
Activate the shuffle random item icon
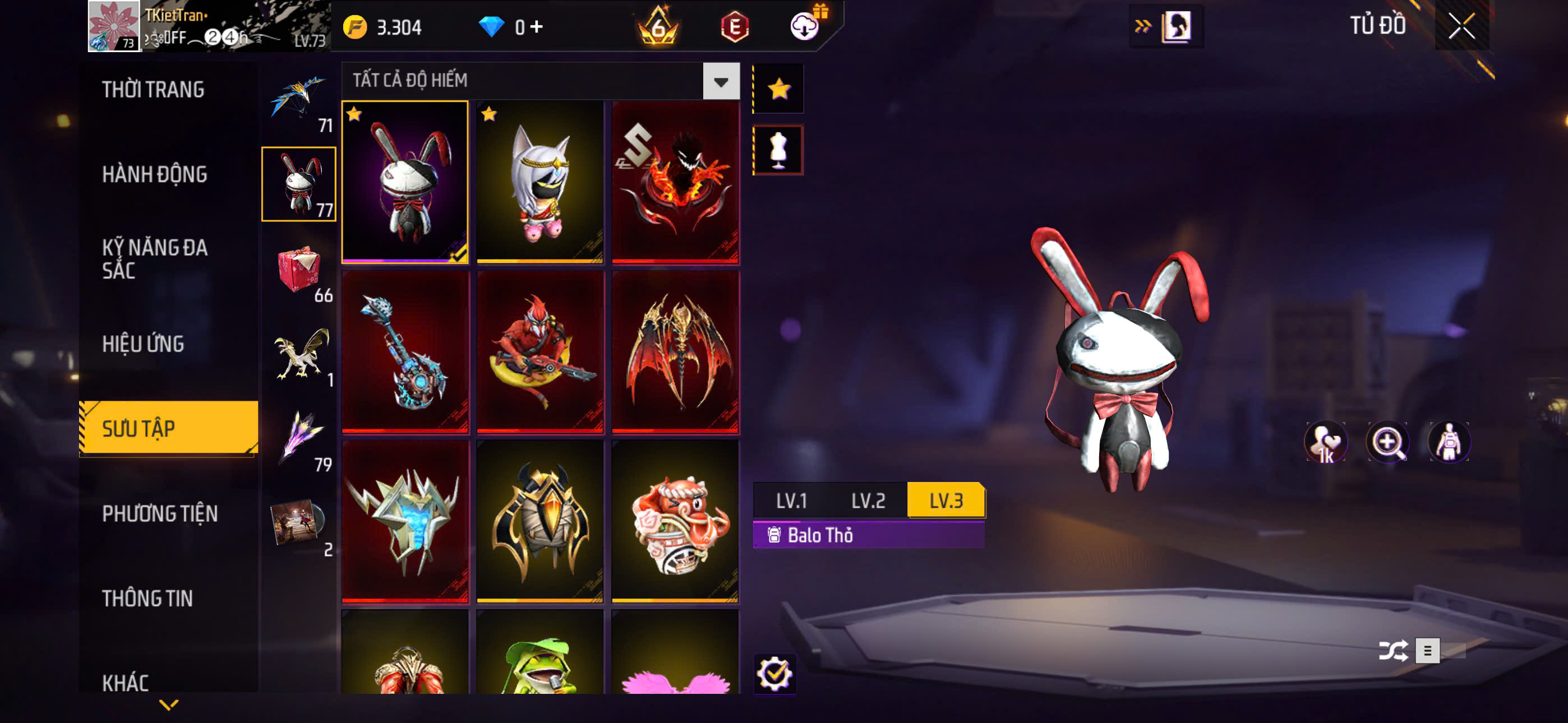point(1392,651)
